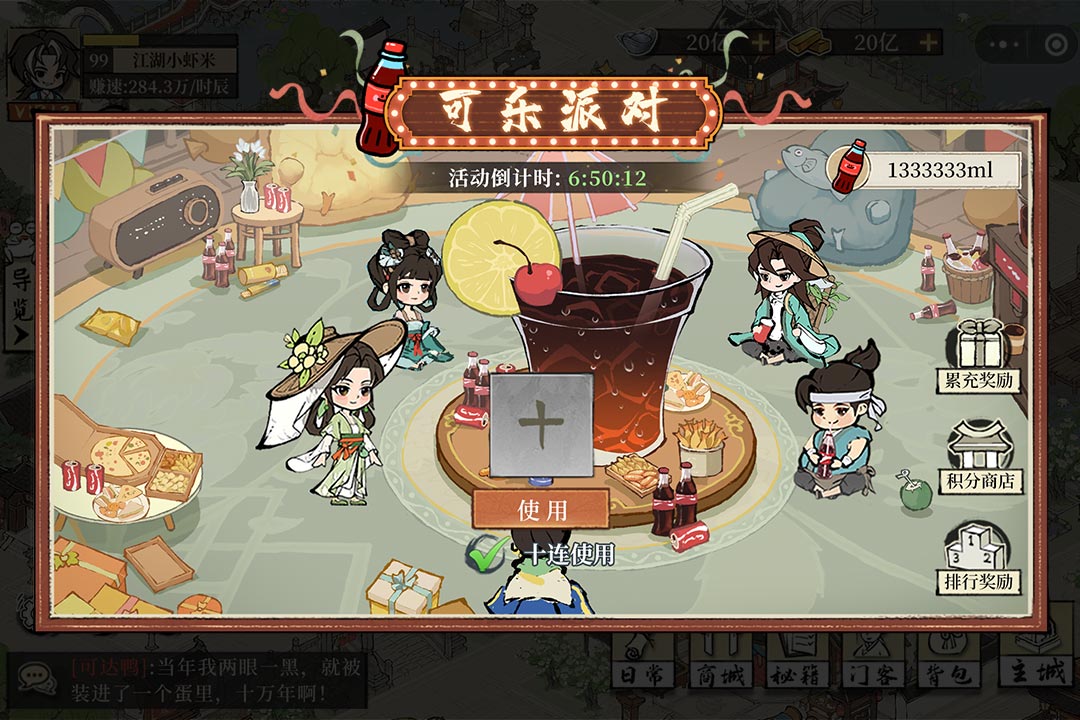Add gold bars with the plus button

coord(929,42)
